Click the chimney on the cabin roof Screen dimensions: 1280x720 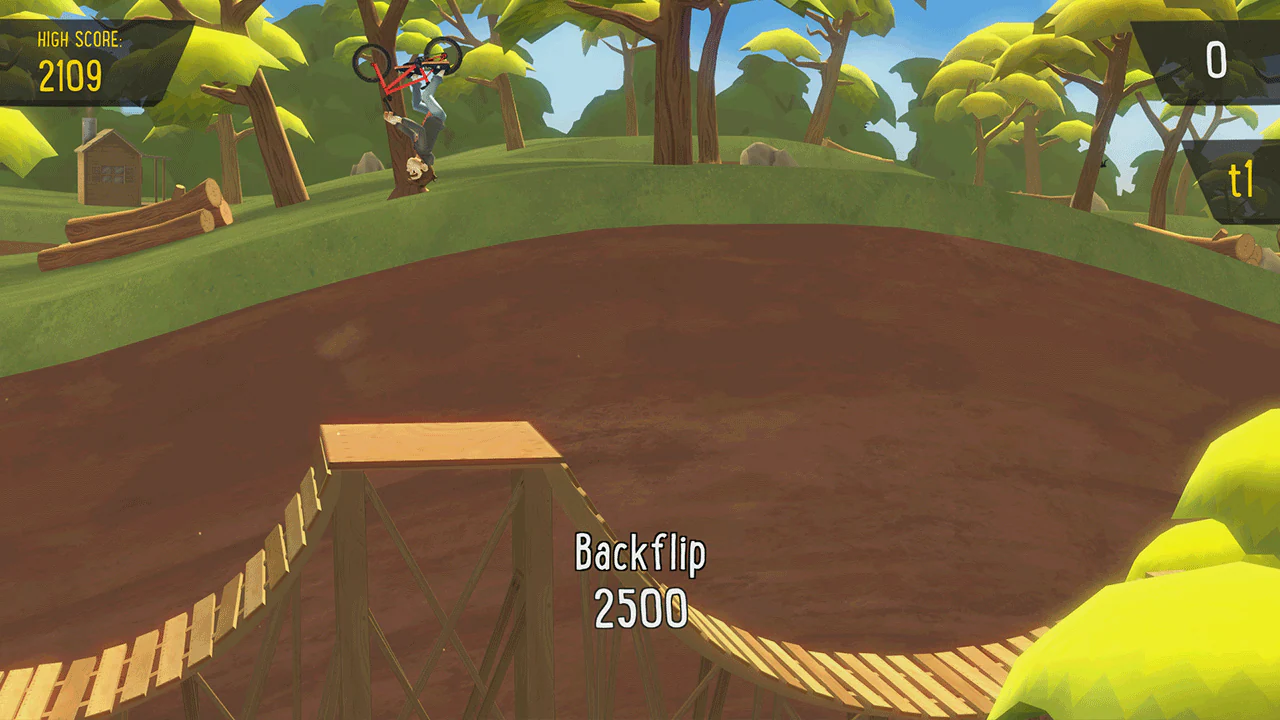coord(88,130)
